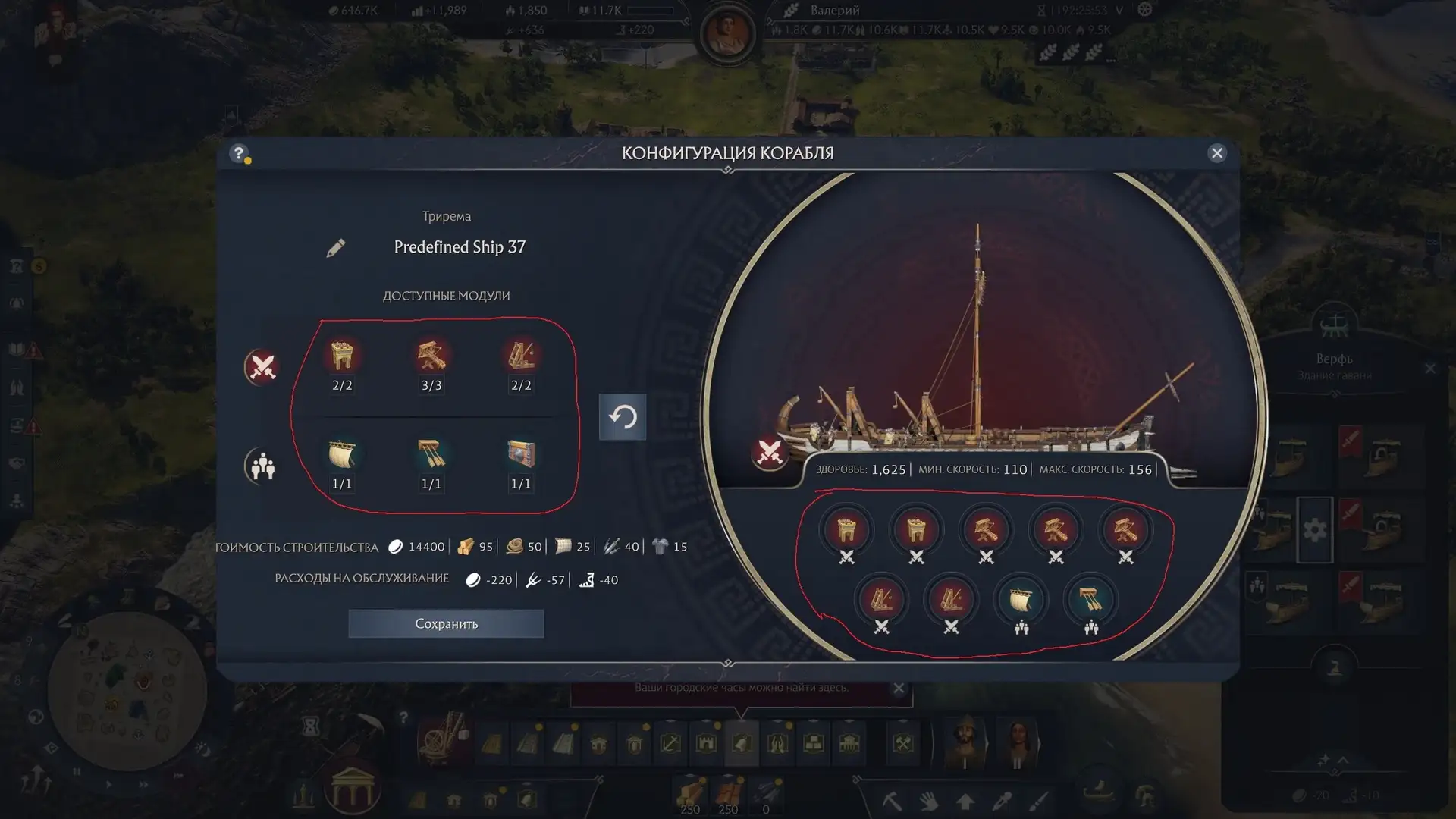This screenshot has width=1456, height=819.
Task: Select the sail module in available modules
Action: (342, 455)
